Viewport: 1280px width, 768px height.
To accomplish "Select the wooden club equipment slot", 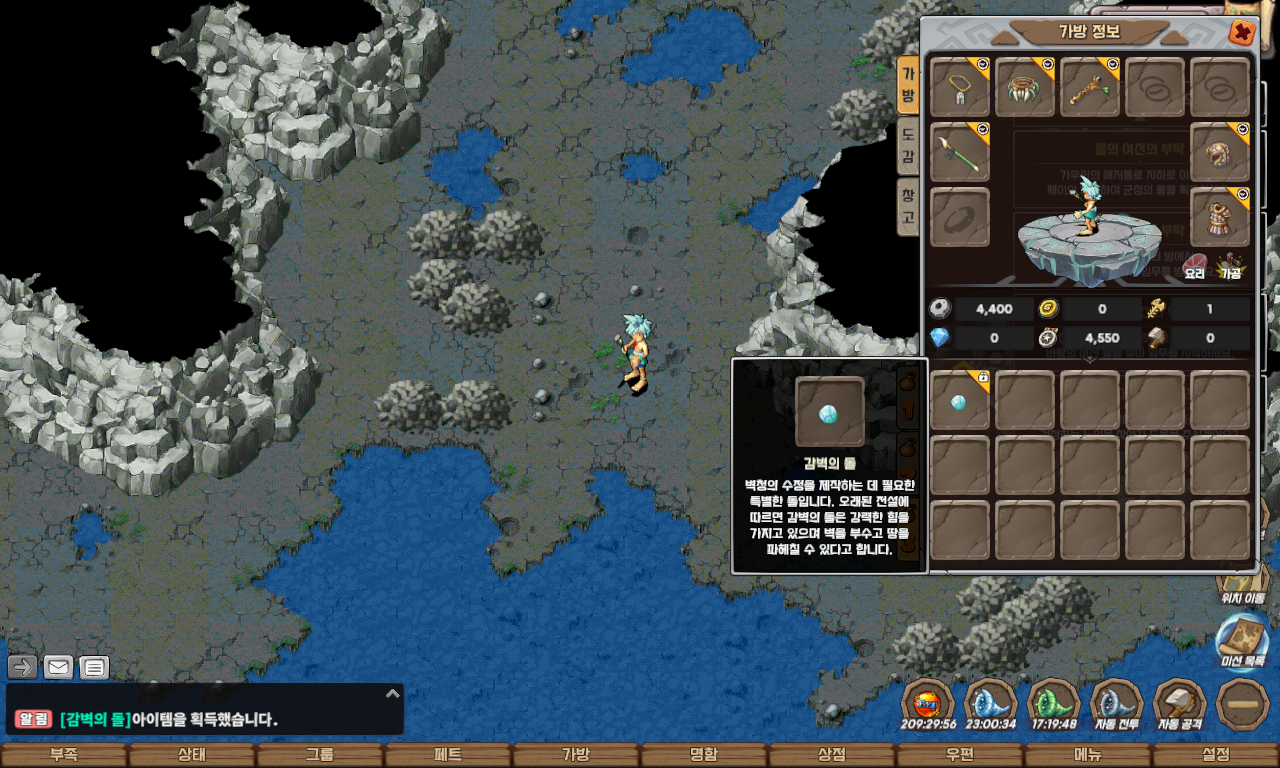I will coord(1090,87).
